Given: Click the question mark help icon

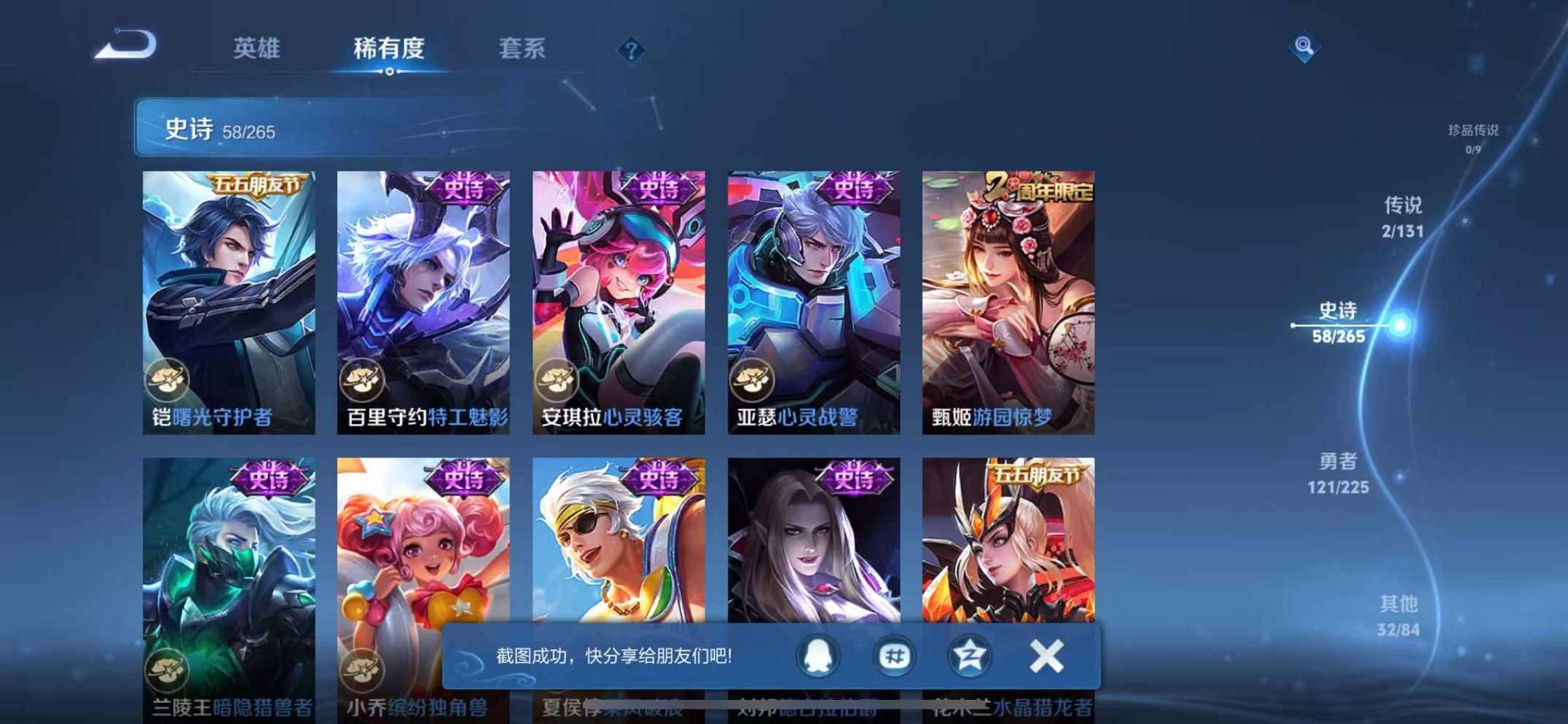Looking at the screenshot, I should pos(632,50).
